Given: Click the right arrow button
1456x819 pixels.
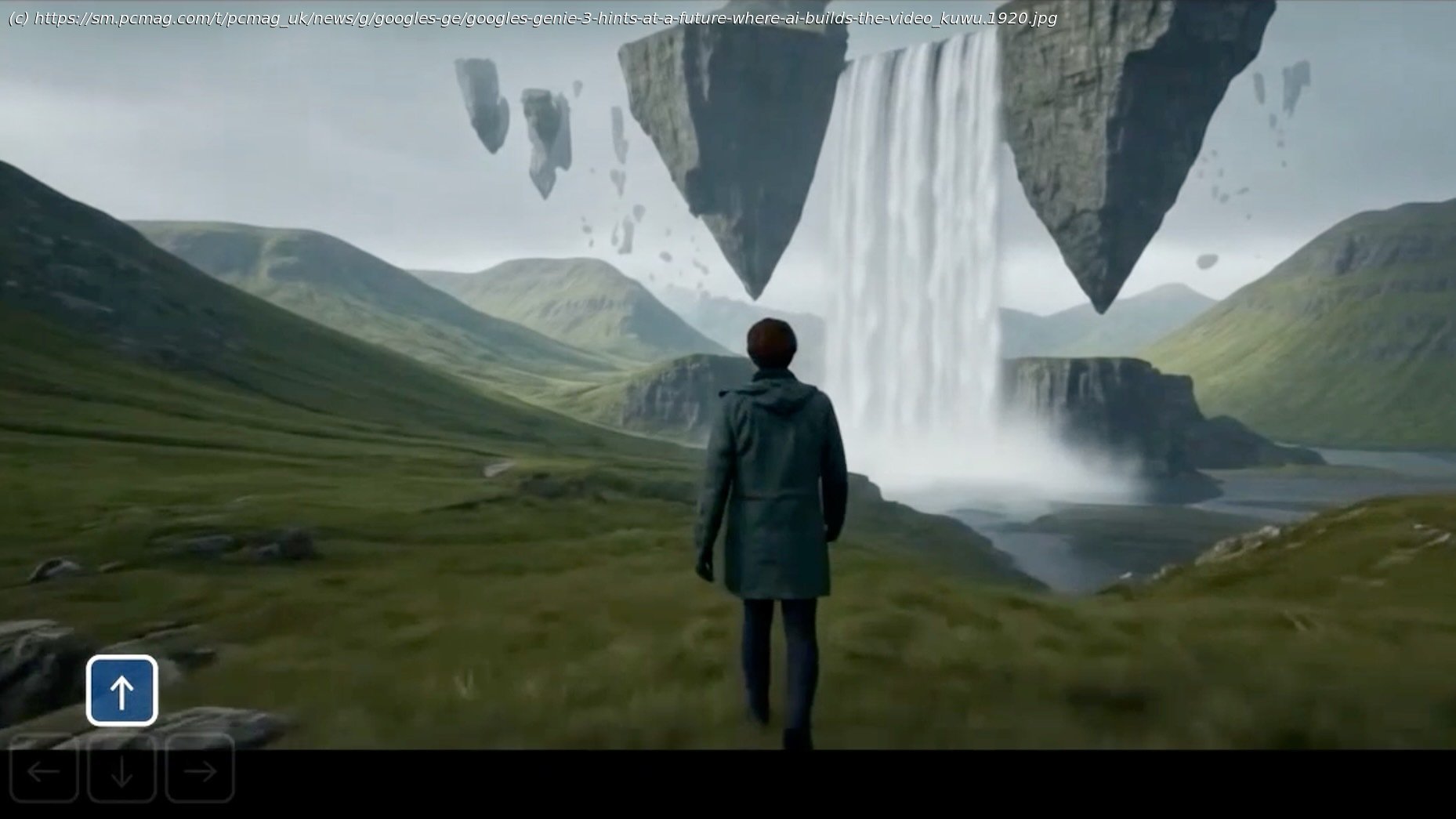Looking at the screenshot, I should (x=200, y=770).
